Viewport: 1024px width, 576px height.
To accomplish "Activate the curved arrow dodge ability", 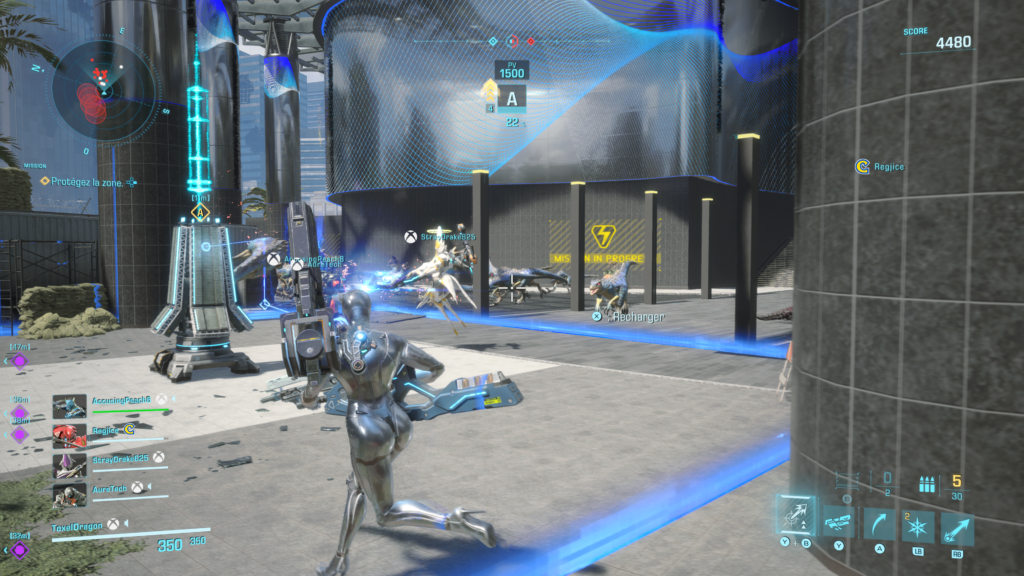I will click(x=878, y=524).
